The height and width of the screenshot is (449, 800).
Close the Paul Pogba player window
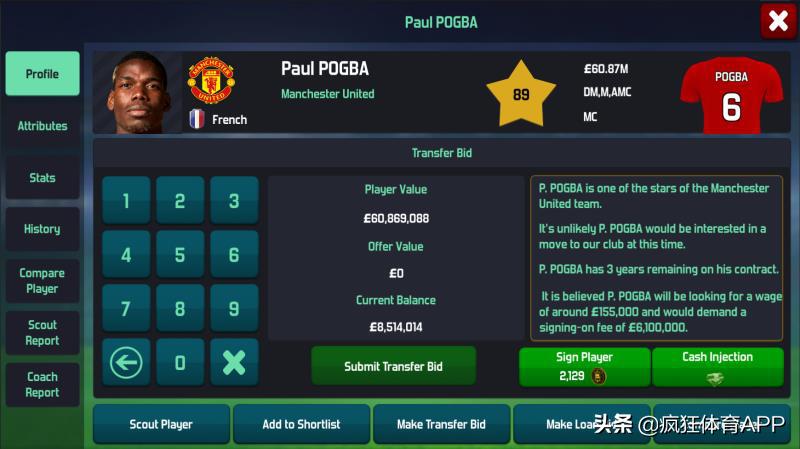click(x=778, y=21)
